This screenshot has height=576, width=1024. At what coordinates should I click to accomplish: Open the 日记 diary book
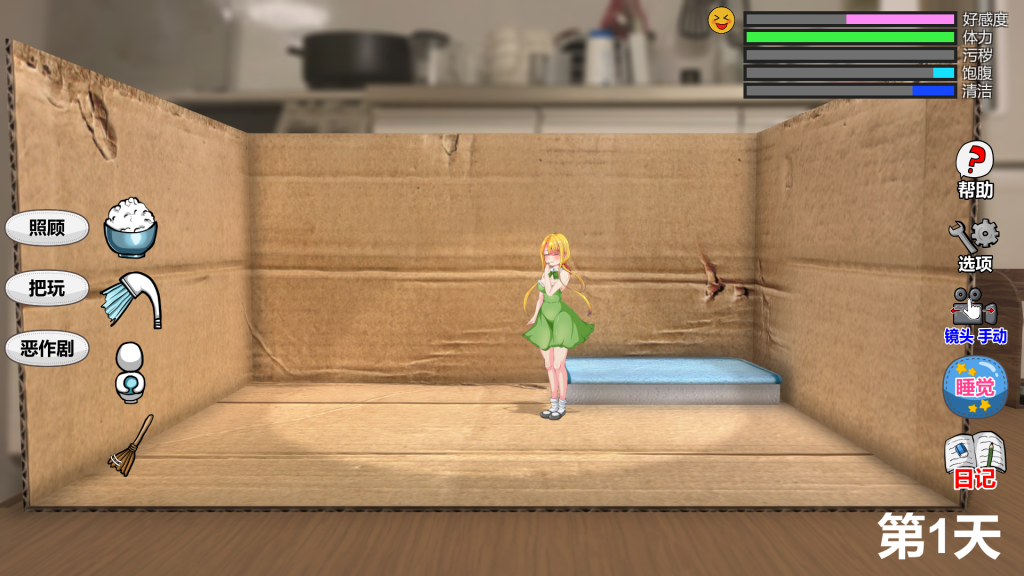[974, 459]
